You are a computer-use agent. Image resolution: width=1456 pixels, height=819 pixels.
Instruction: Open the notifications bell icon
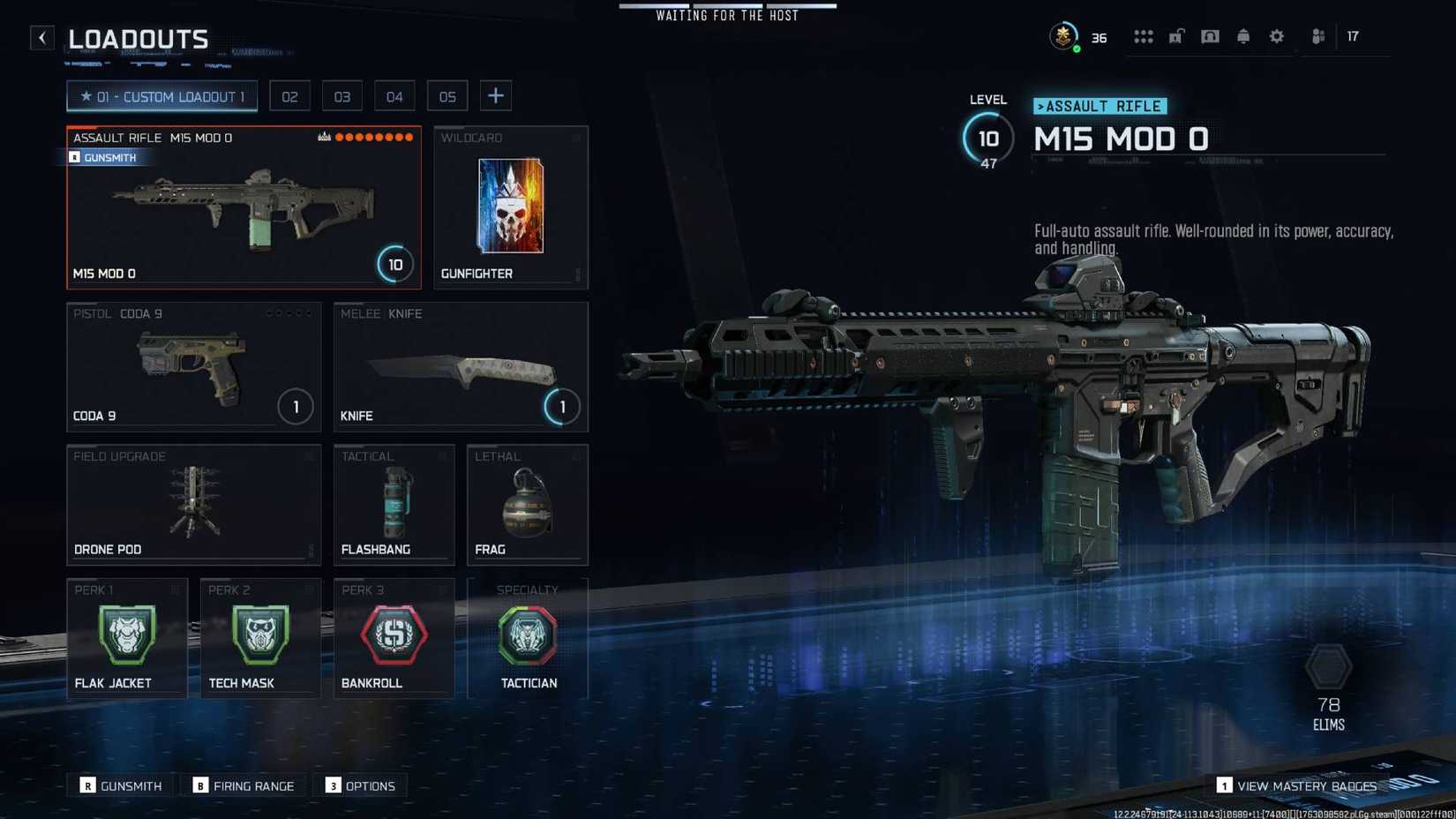[x=1242, y=36]
